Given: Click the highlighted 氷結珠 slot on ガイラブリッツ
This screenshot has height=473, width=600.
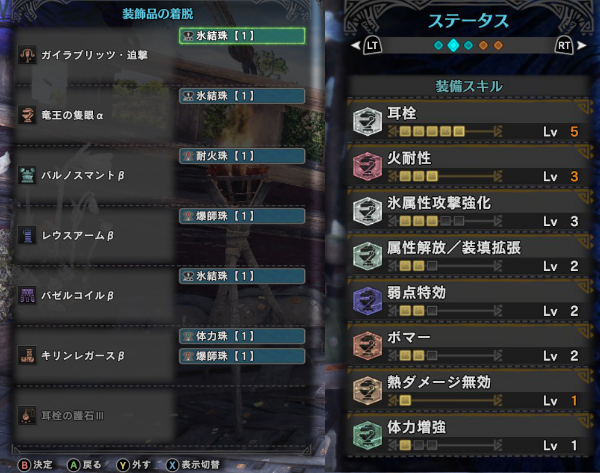Looking at the screenshot, I should click(x=242, y=36).
